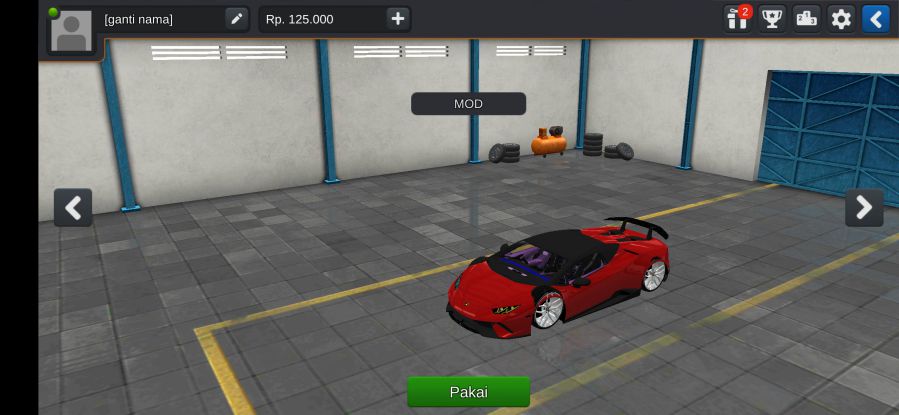This screenshot has height=415, width=899.
Task: Open settings gear icon
Action: 841,19
